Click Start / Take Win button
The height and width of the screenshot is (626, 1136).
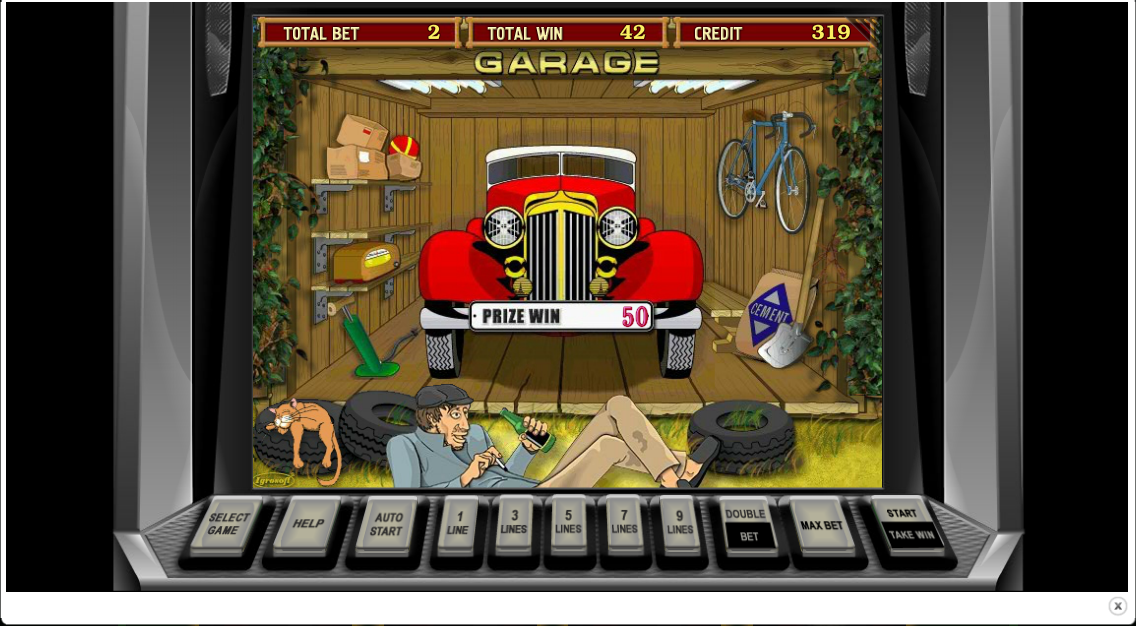(906, 524)
